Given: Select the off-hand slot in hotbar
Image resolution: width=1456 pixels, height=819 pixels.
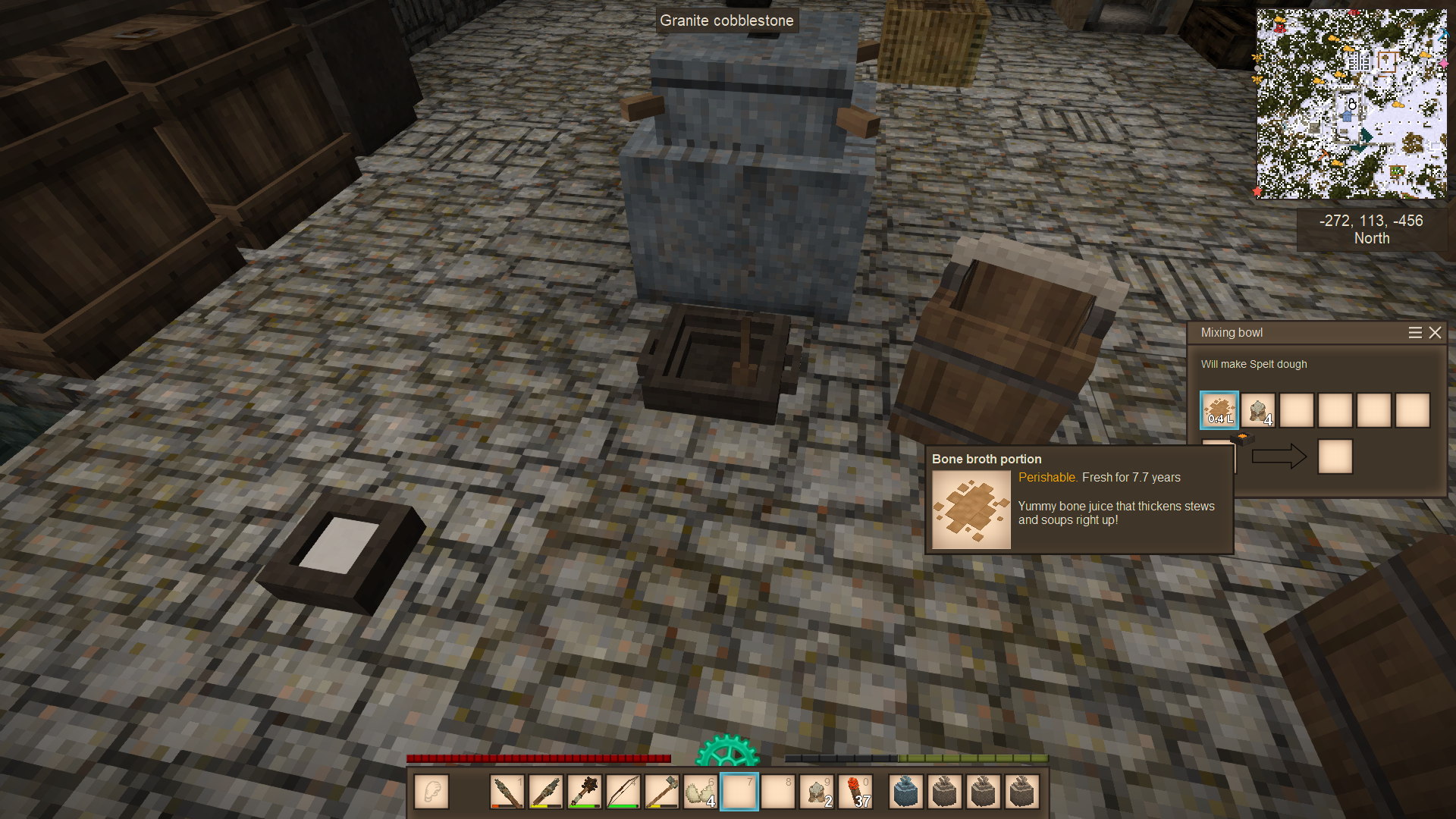Looking at the screenshot, I should (x=431, y=792).
